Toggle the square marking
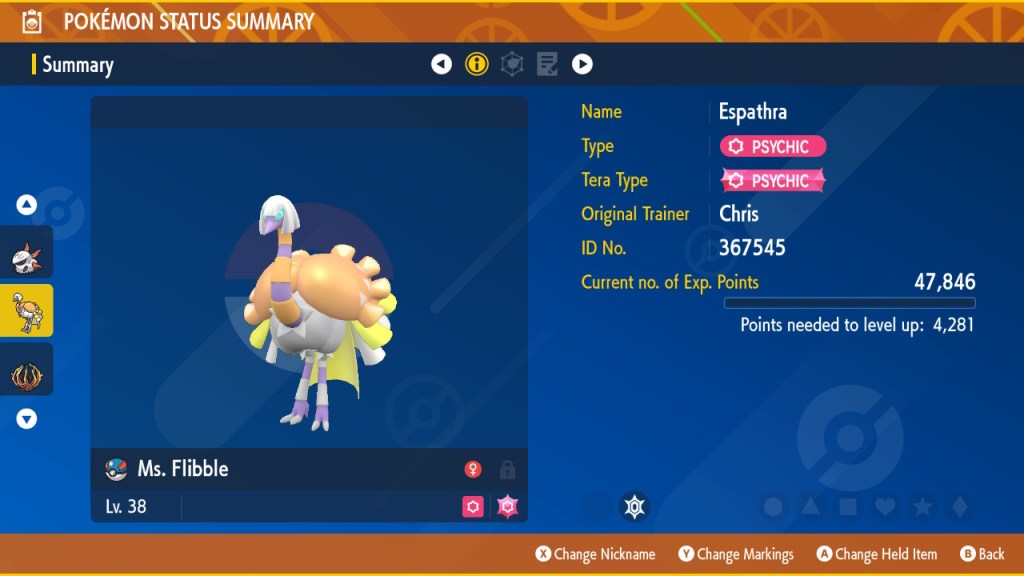The width and height of the screenshot is (1024, 576). (848, 507)
